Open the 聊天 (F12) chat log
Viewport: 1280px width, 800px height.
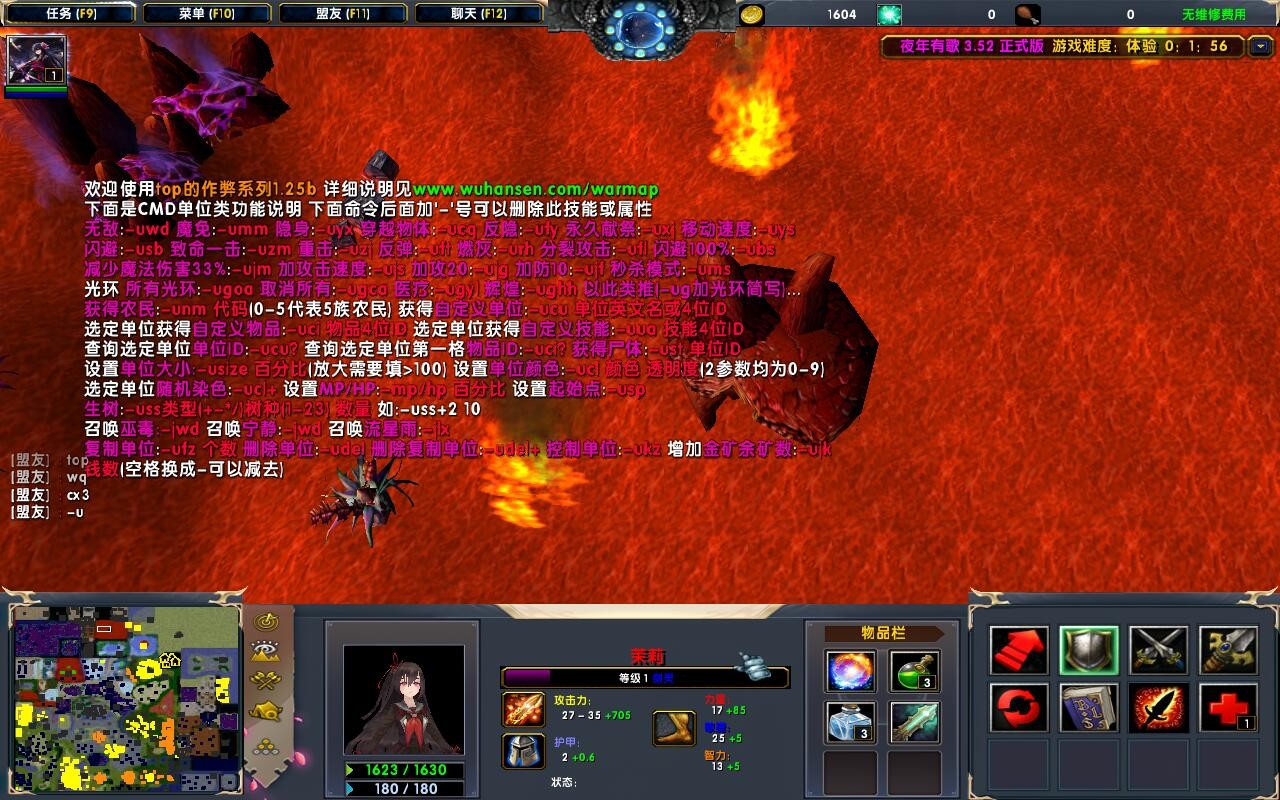pyautogui.click(x=478, y=14)
